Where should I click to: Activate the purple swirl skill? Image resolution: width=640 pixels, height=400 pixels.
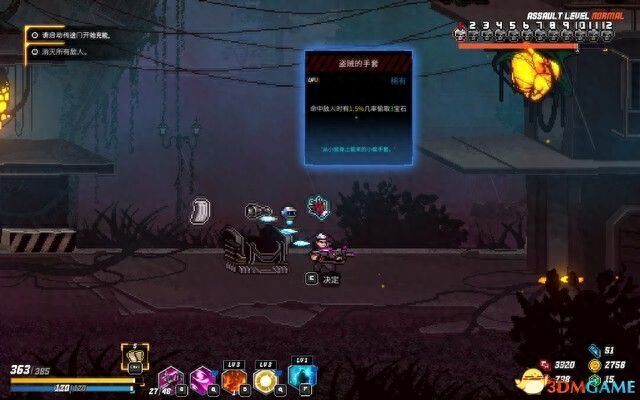[202, 379]
